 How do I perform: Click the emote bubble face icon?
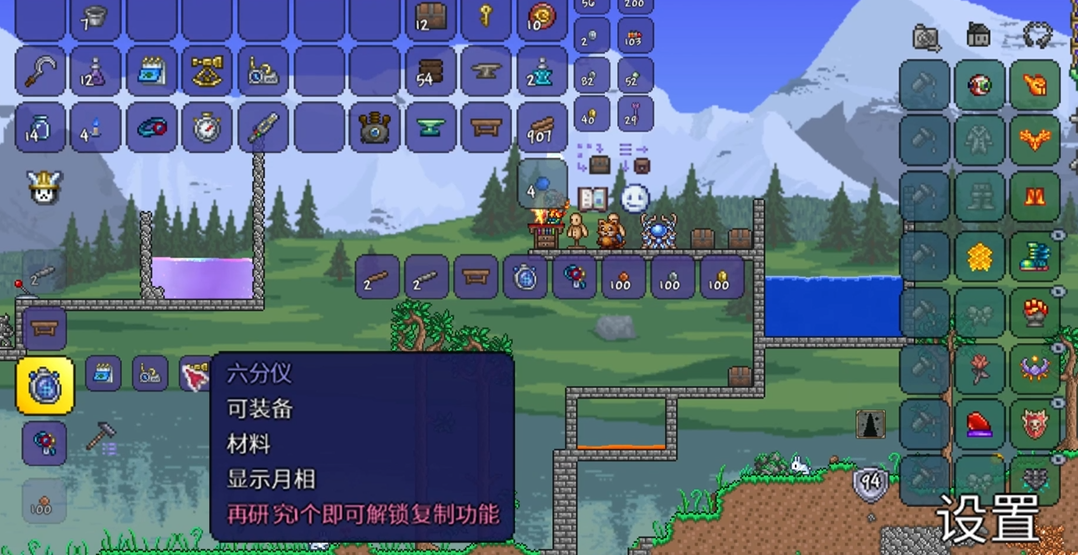point(635,198)
